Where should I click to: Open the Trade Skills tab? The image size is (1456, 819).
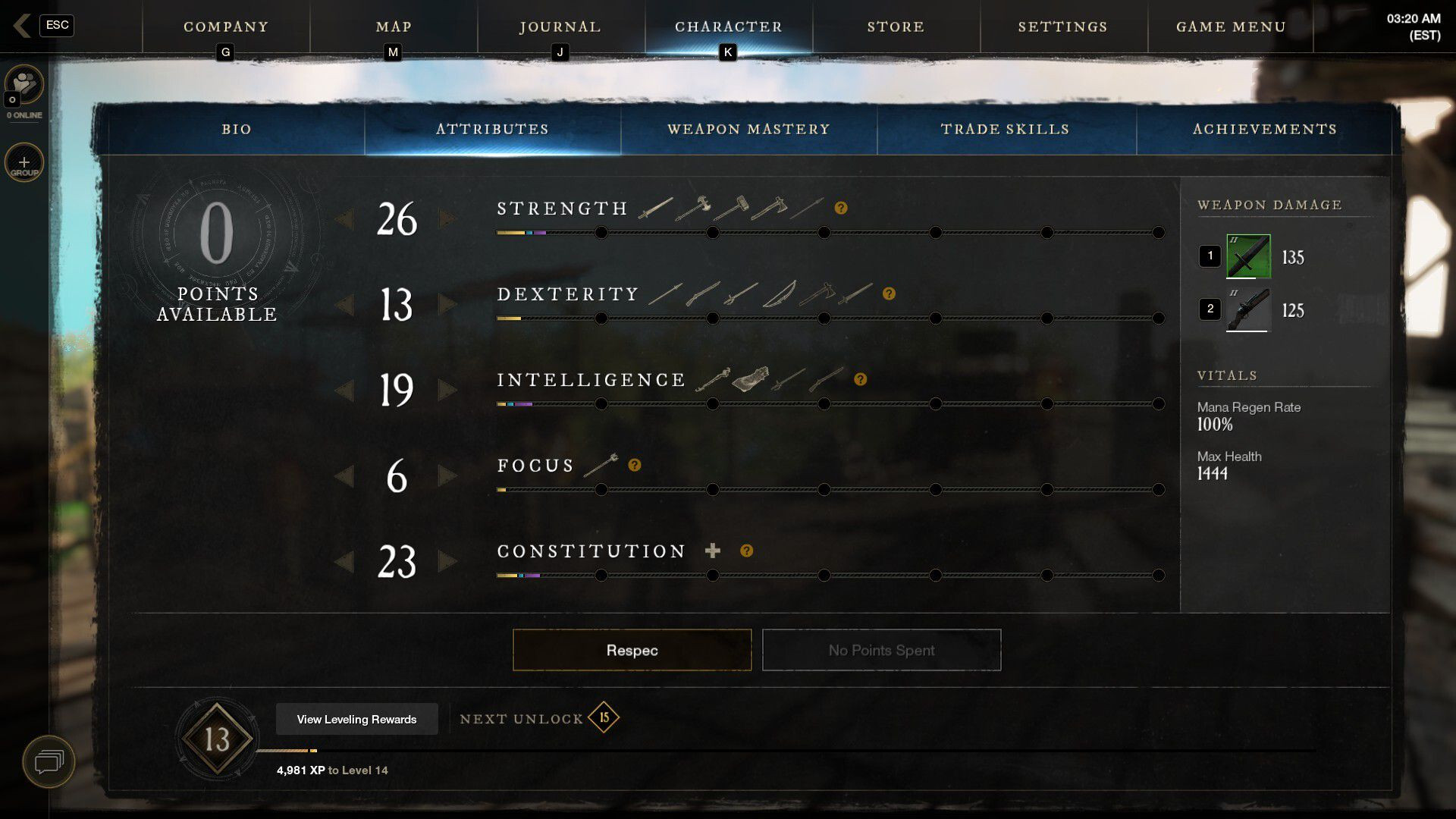1005,130
